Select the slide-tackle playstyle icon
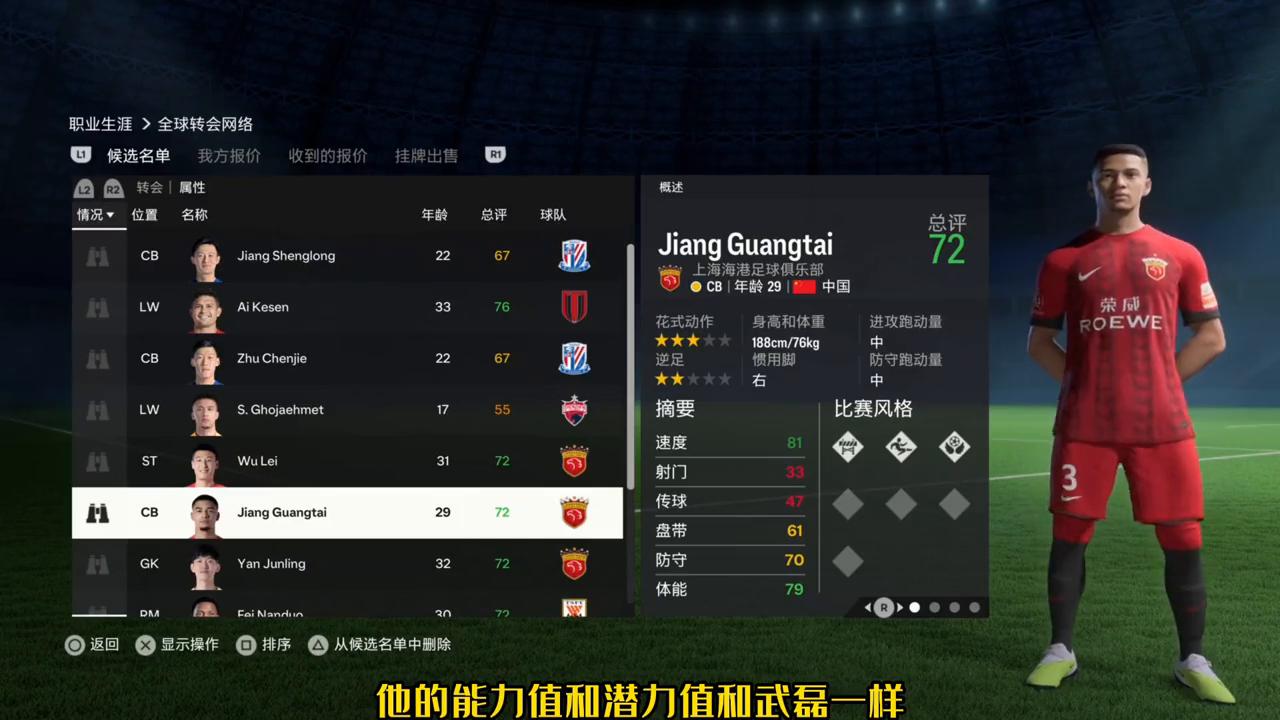 click(x=901, y=447)
